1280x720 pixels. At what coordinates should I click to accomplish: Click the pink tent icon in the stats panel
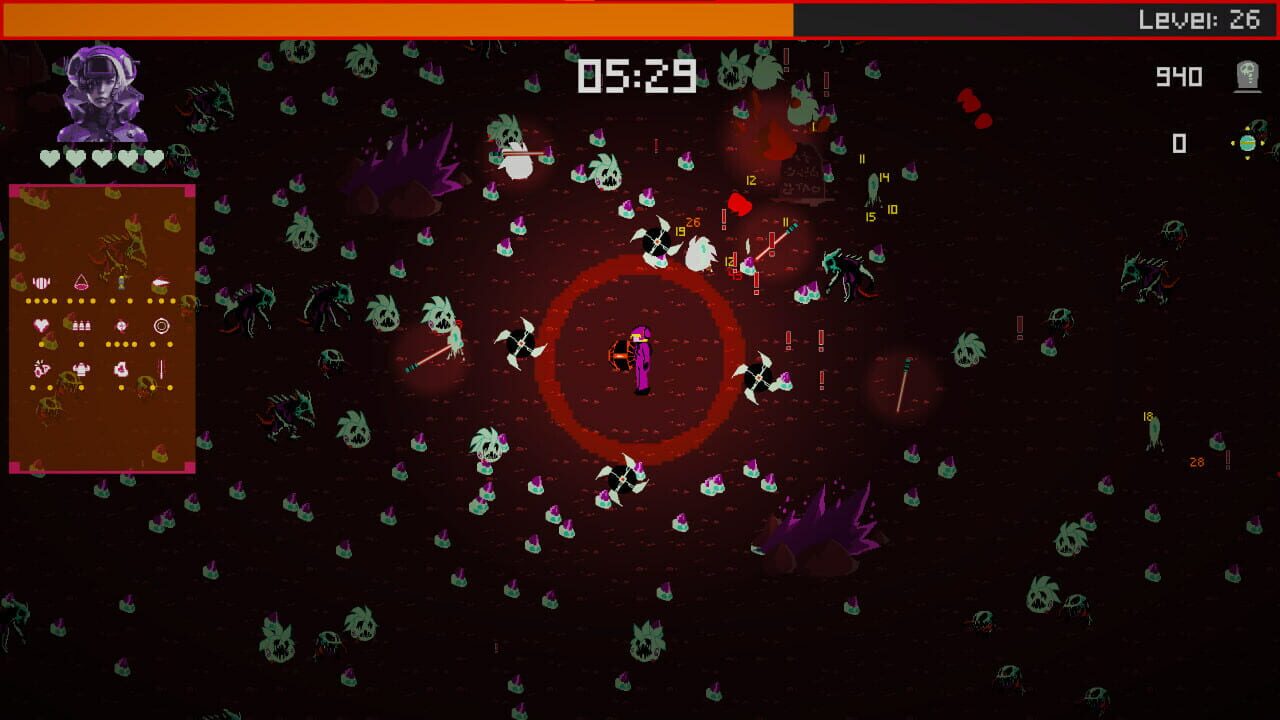[x=80, y=282]
